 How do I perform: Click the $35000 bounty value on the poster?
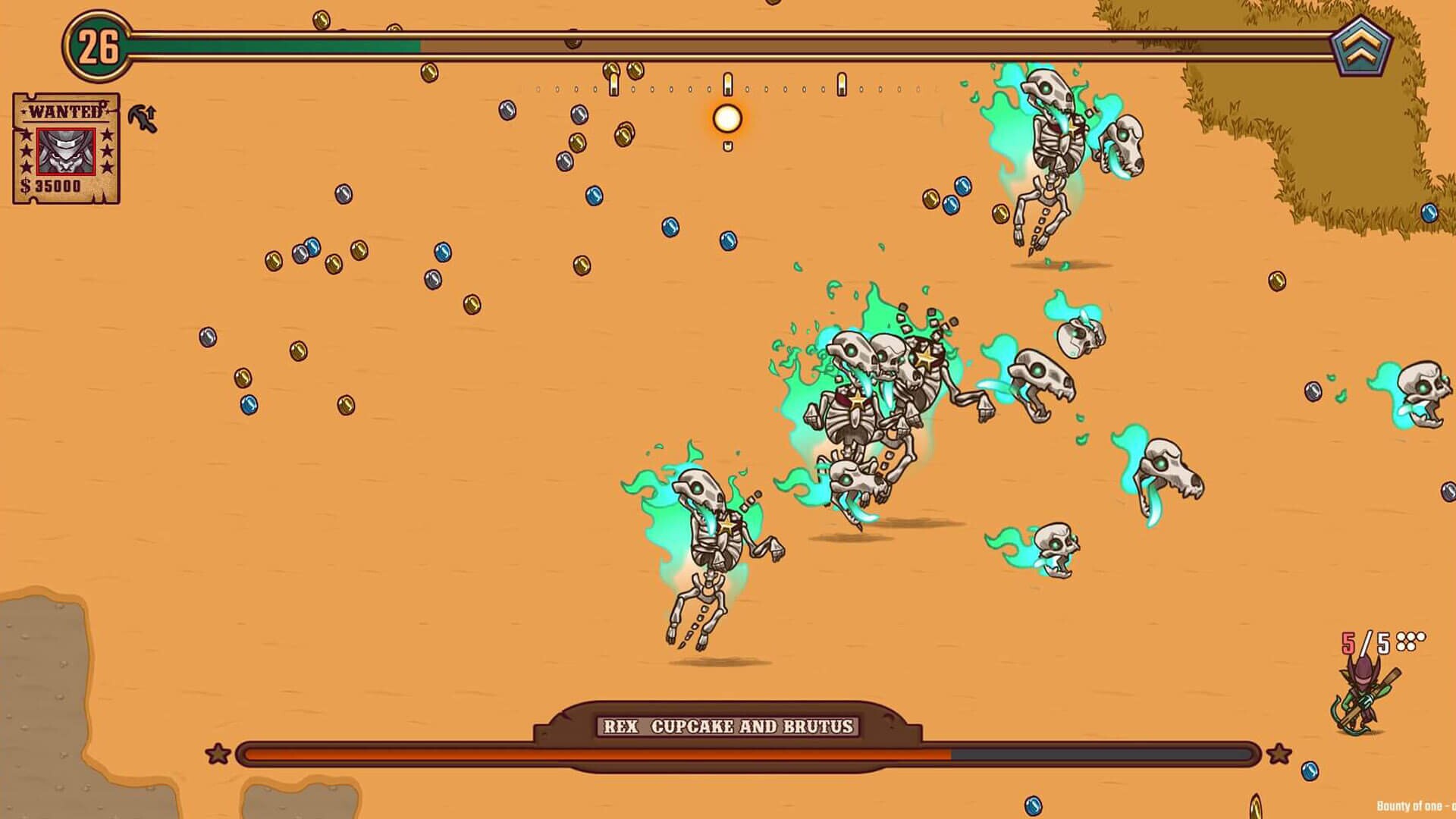tap(52, 186)
